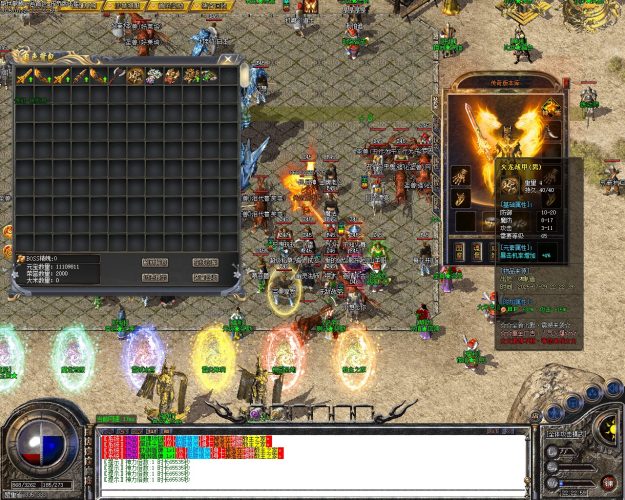This screenshot has width=625, height=500.
Task: Select the last green-gold item in bag row
Action: (209, 76)
